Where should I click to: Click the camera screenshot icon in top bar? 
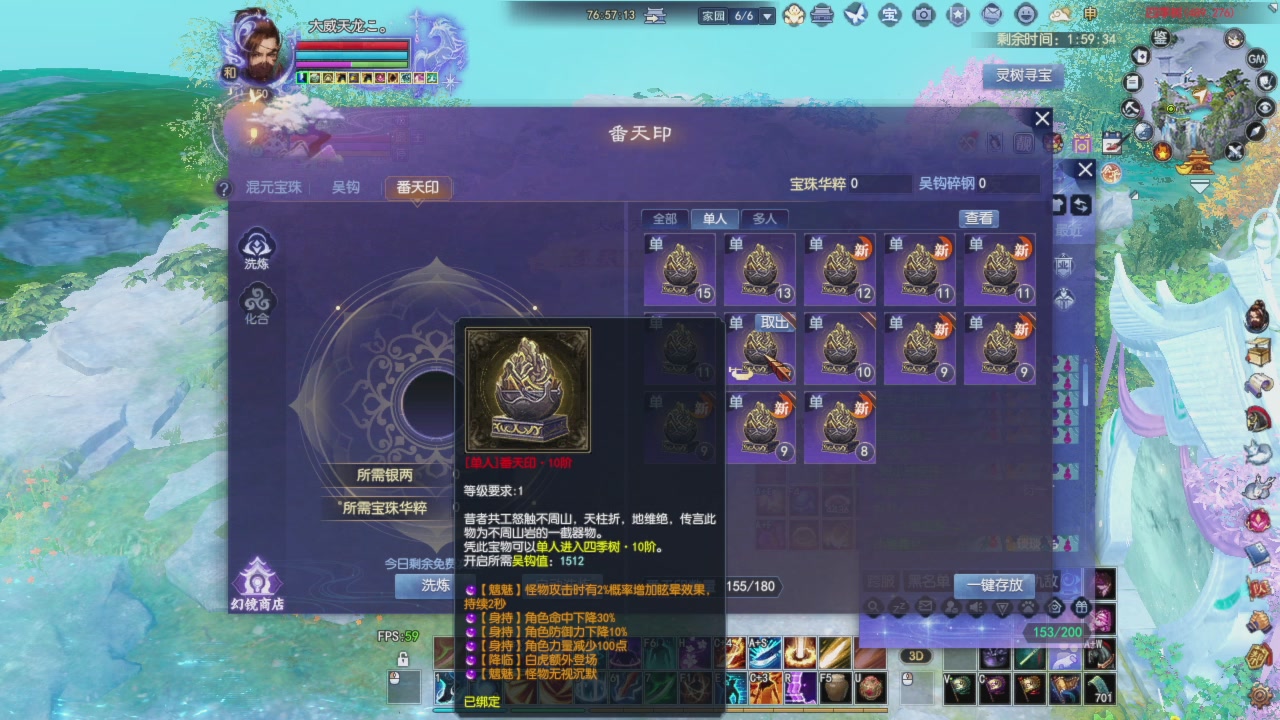[924, 15]
